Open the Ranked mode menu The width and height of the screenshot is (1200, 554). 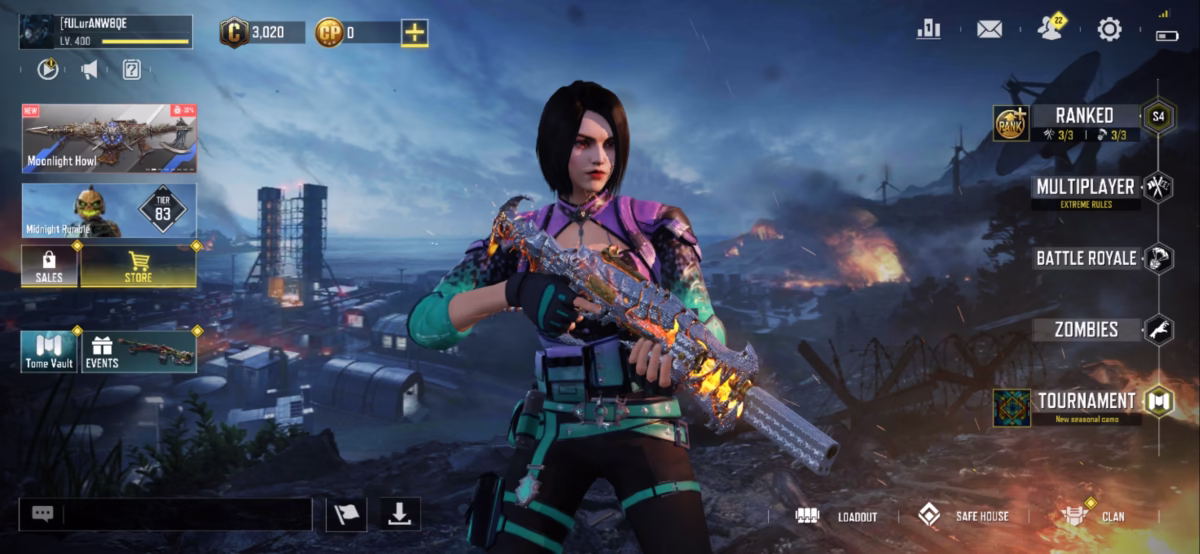pos(1084,116)
